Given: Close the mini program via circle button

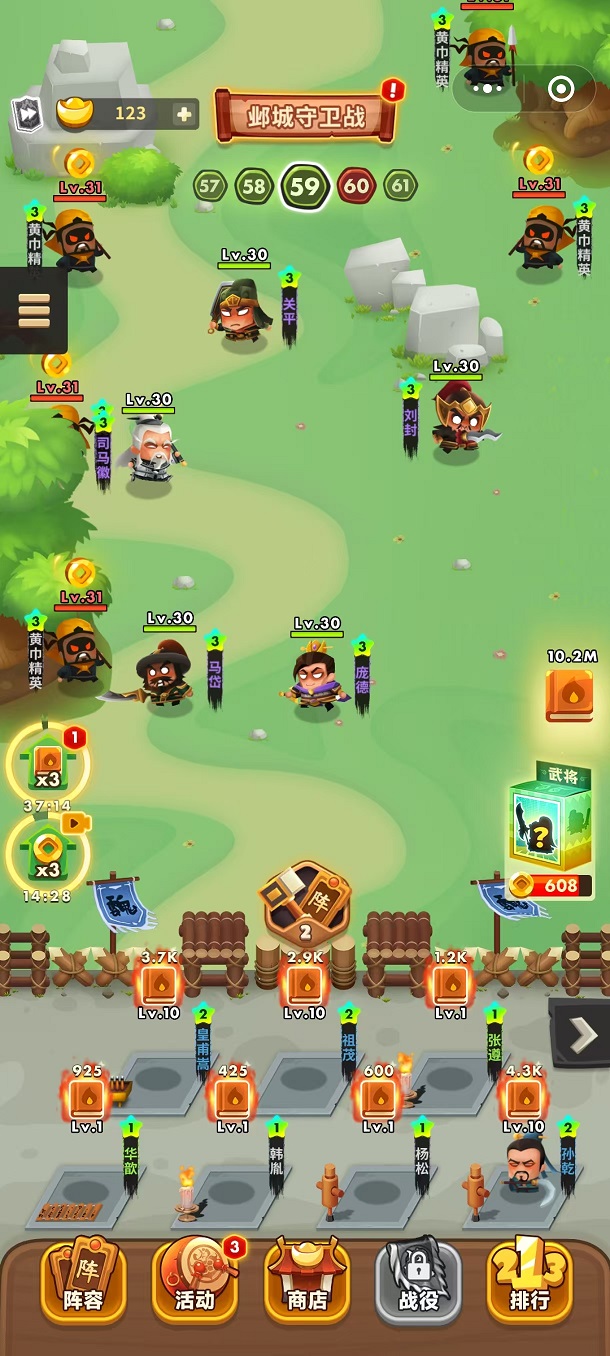Looking at the screenshot, I should (x=561, y=90).
